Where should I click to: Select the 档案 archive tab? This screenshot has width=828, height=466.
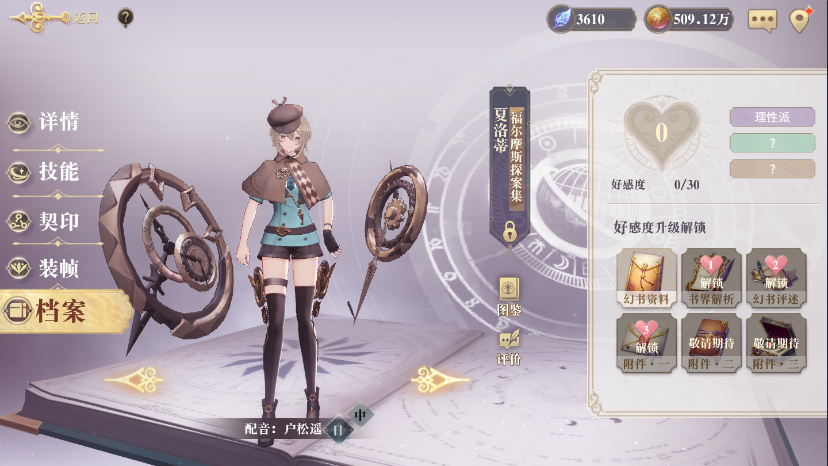pyautogui.click(x=60, y=311)
